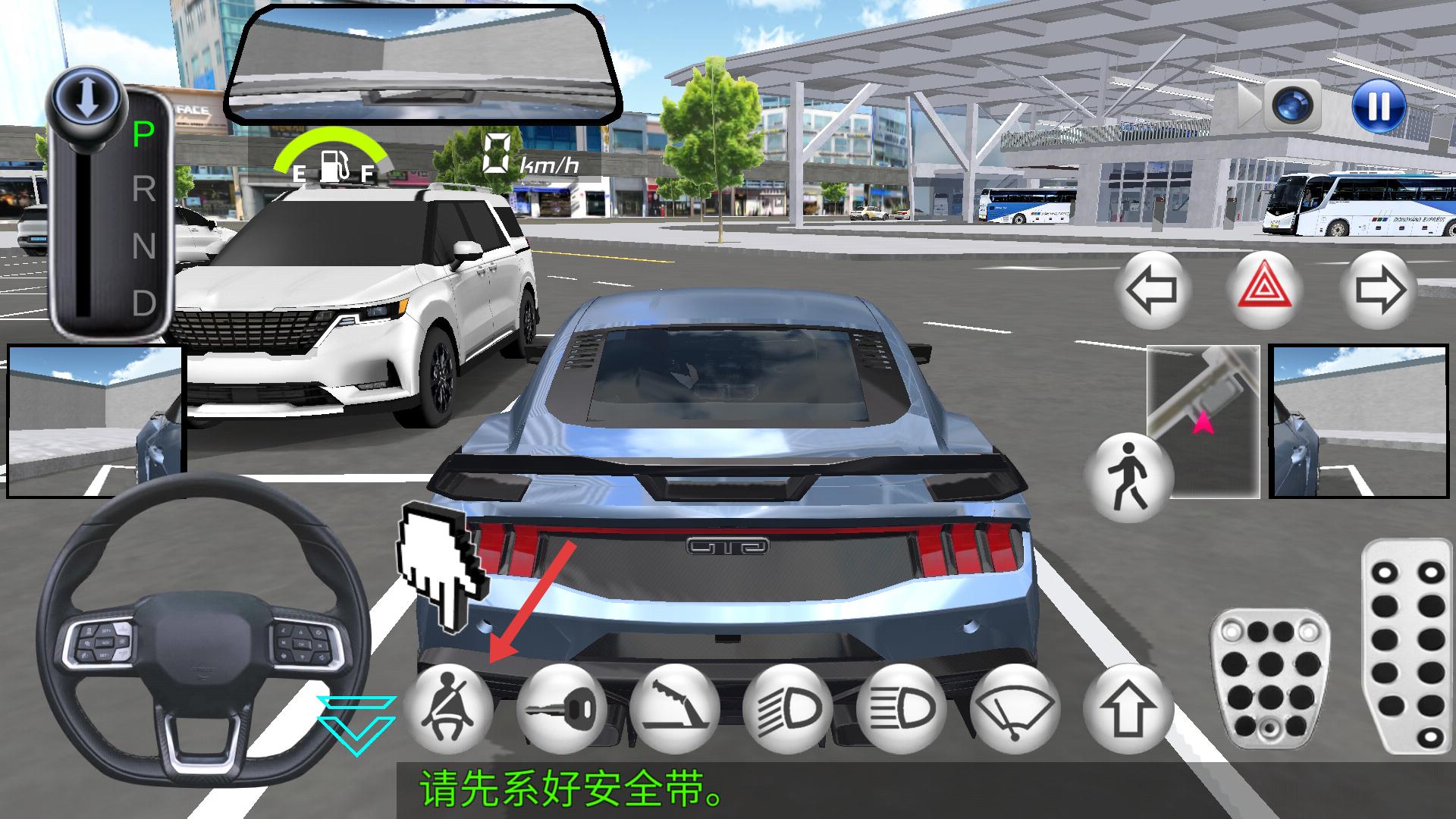Viewport: 1456px width, 819px height.
Task: Tap the up arrow button
Action: [x=1128, y=708]
